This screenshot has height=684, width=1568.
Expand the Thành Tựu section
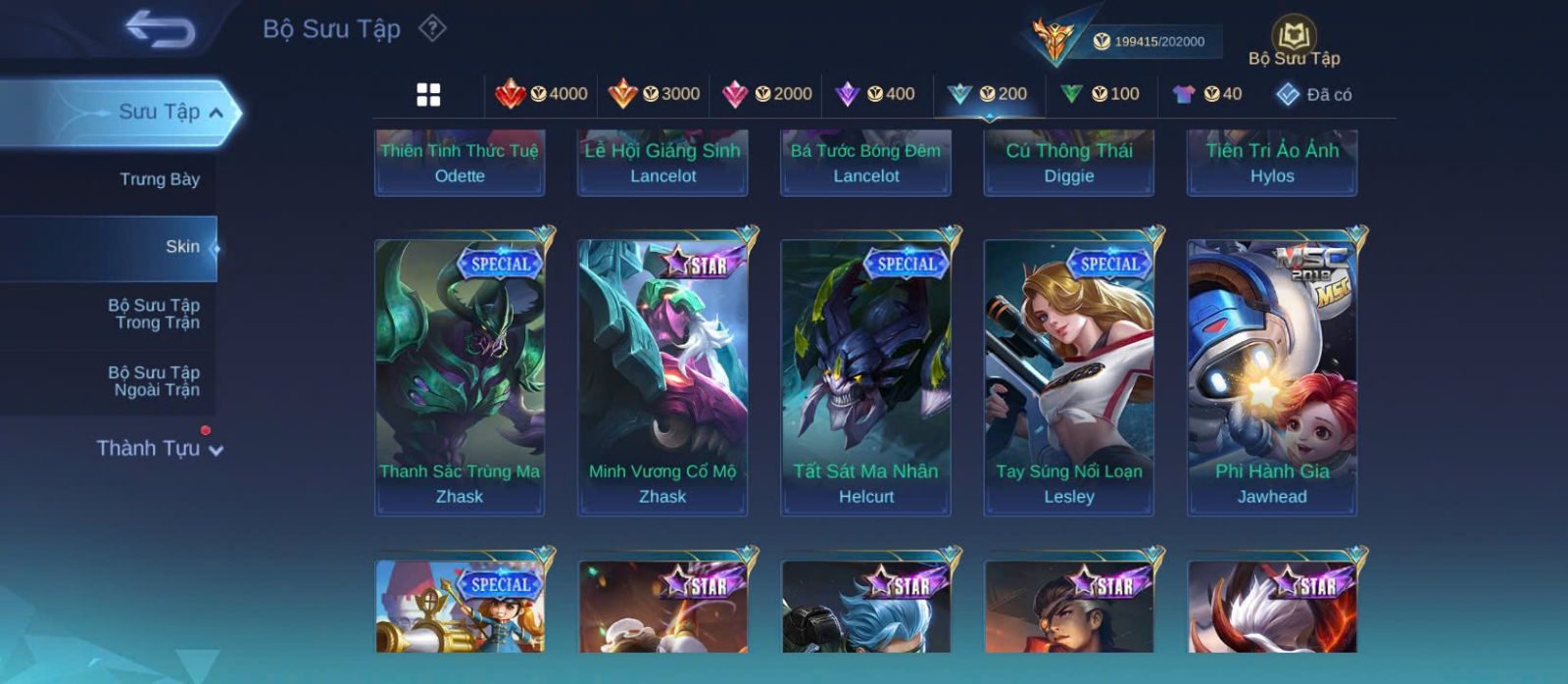160,449
